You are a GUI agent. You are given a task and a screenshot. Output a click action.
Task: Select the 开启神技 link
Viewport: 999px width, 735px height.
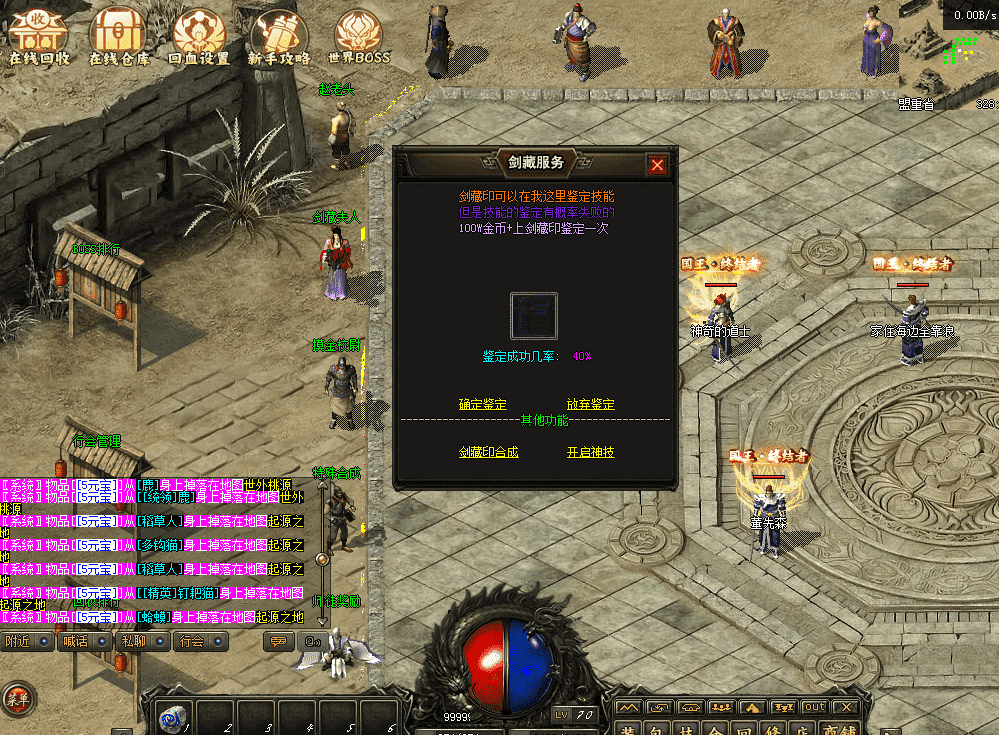click(590, 452)
